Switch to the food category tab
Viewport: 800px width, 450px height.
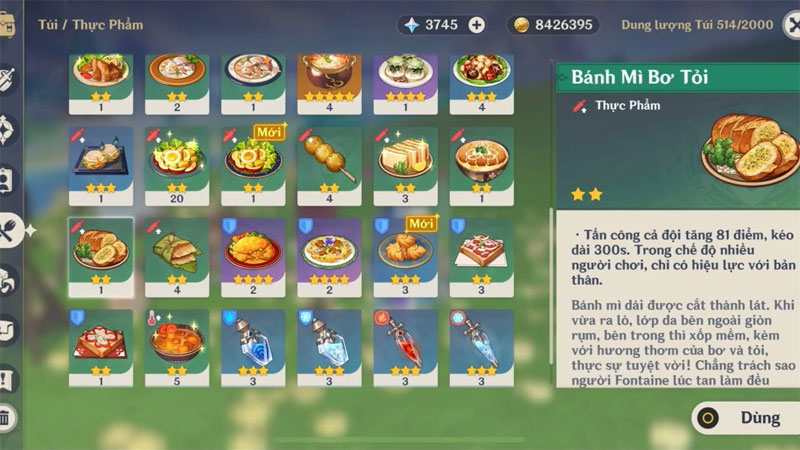tap(10, 228)
